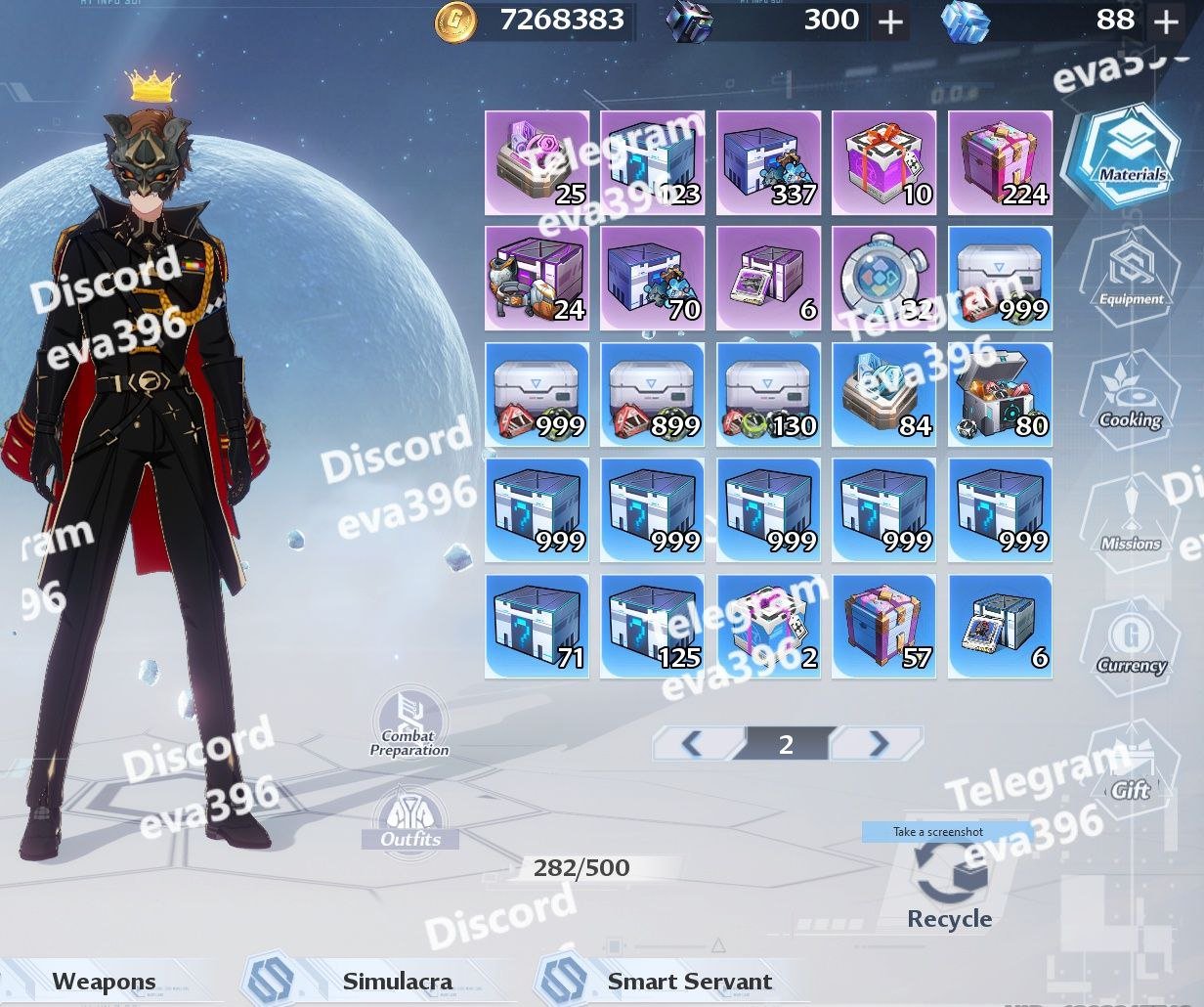Open the Simulacra tab
This screenshot has height=1007, width=1204.
397,982
